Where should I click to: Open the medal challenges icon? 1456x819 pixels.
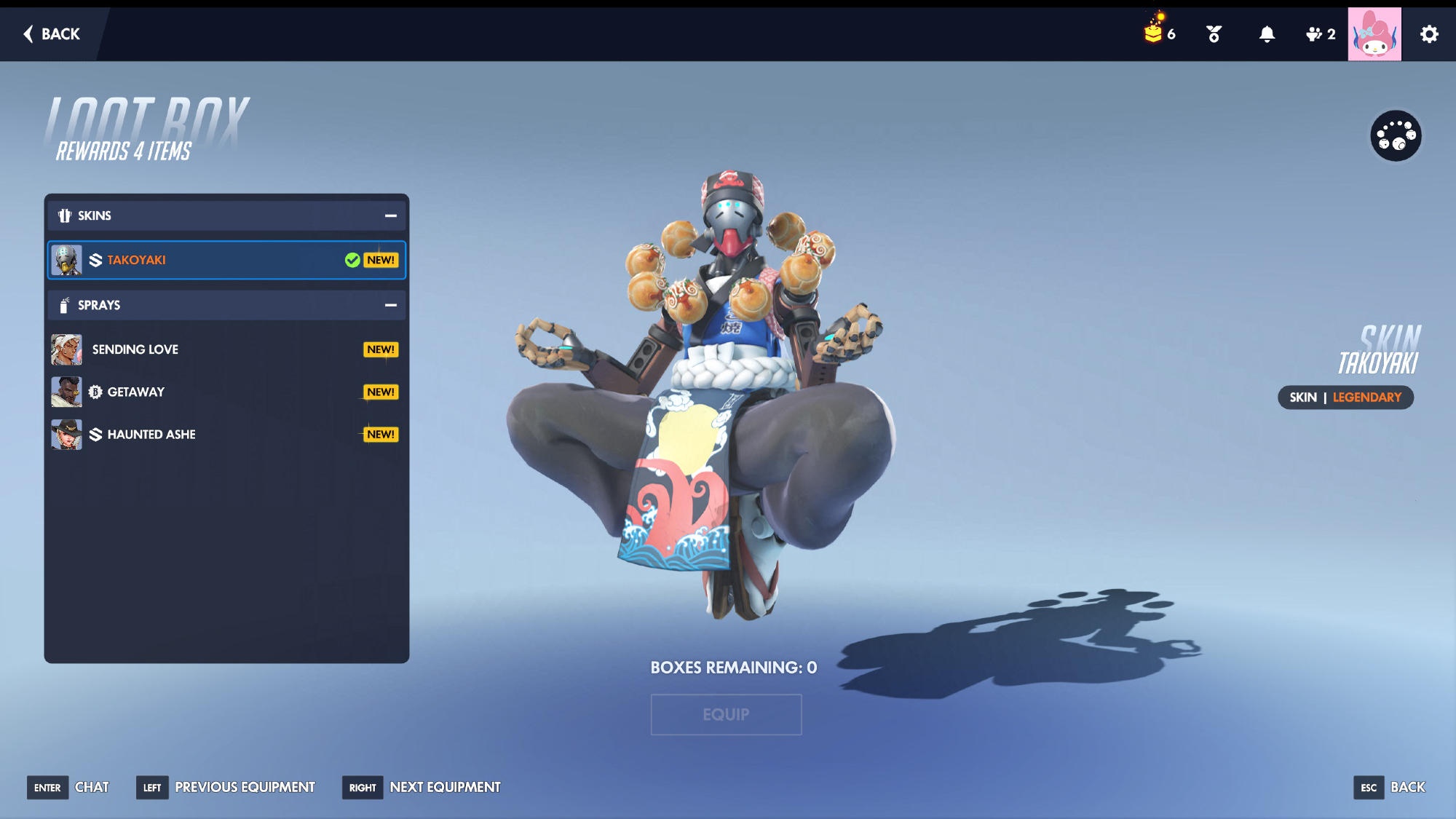(1214, 34)
